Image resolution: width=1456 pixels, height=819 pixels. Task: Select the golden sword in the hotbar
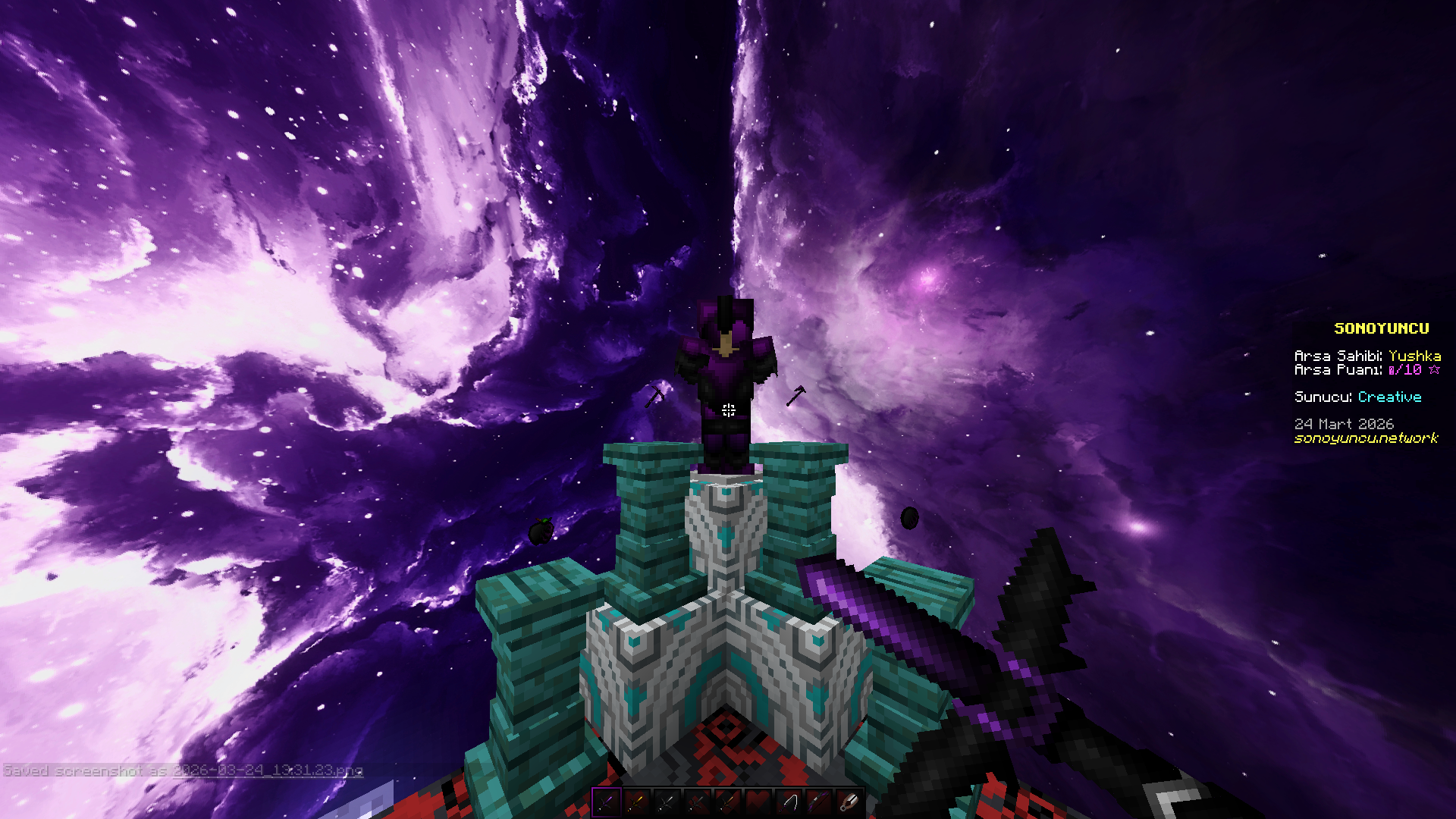point(638,803)
